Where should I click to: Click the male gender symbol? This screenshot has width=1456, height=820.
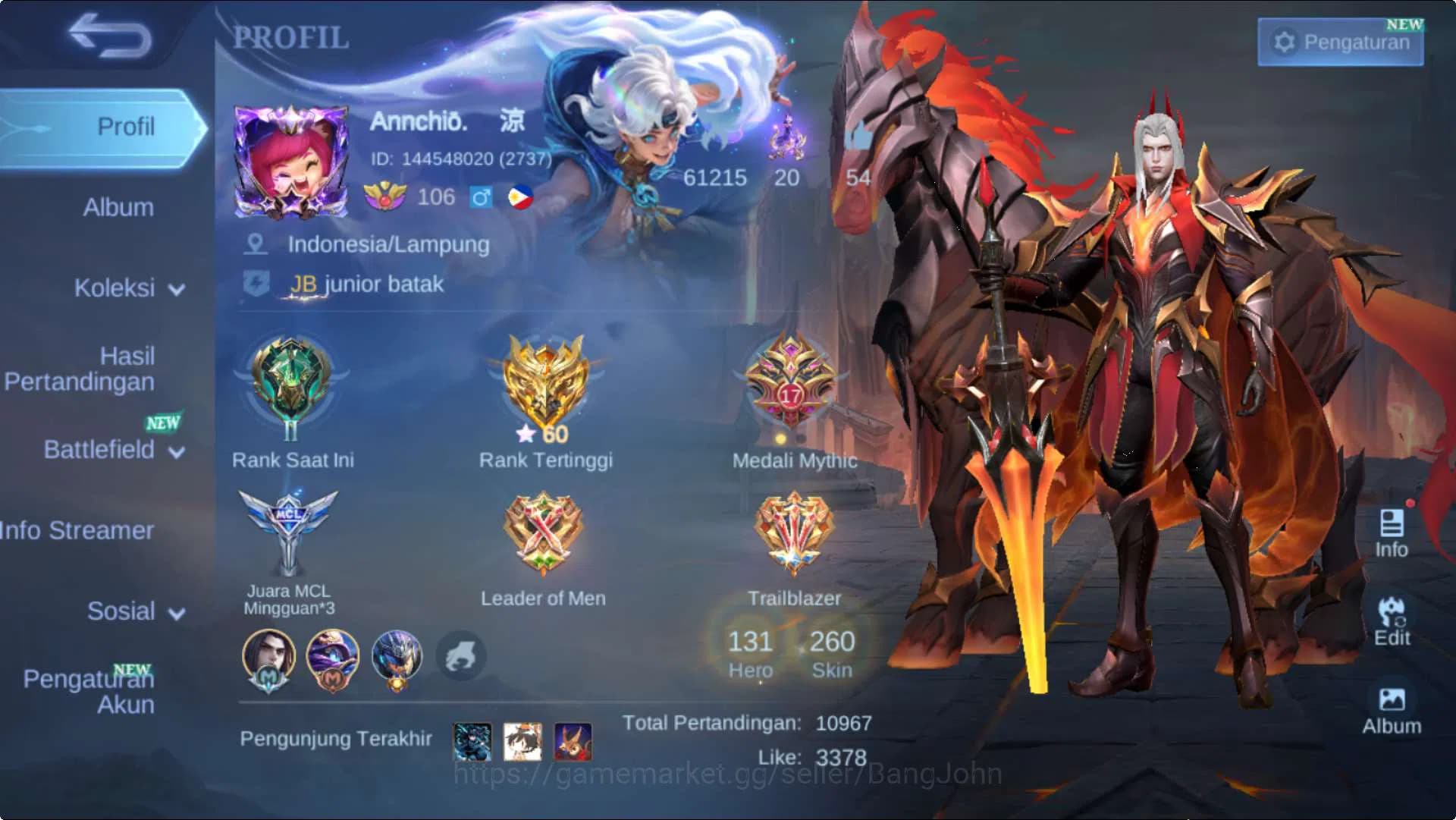click(x=484, y=198)
